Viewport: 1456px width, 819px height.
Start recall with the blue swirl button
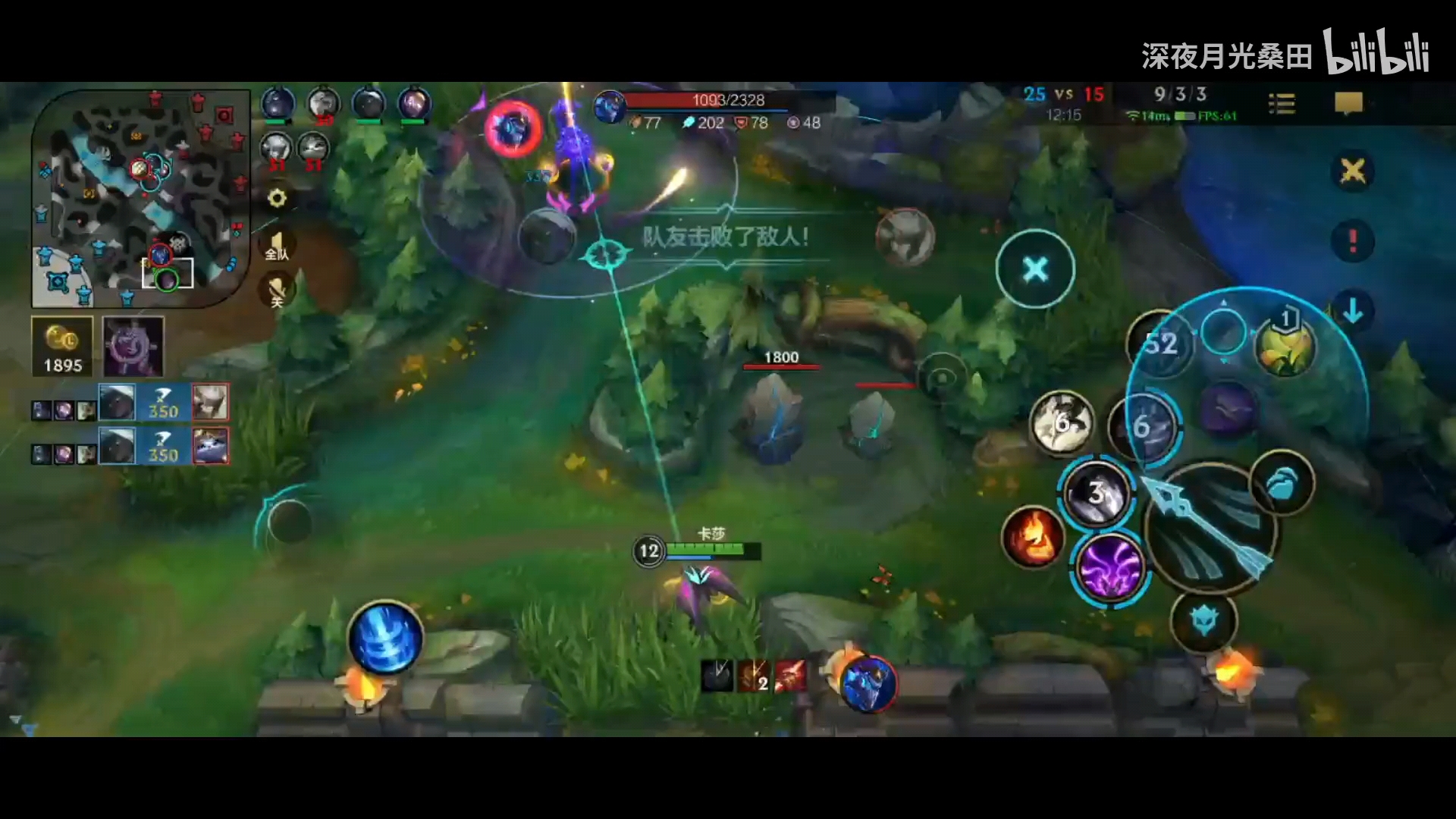(386, 639)
